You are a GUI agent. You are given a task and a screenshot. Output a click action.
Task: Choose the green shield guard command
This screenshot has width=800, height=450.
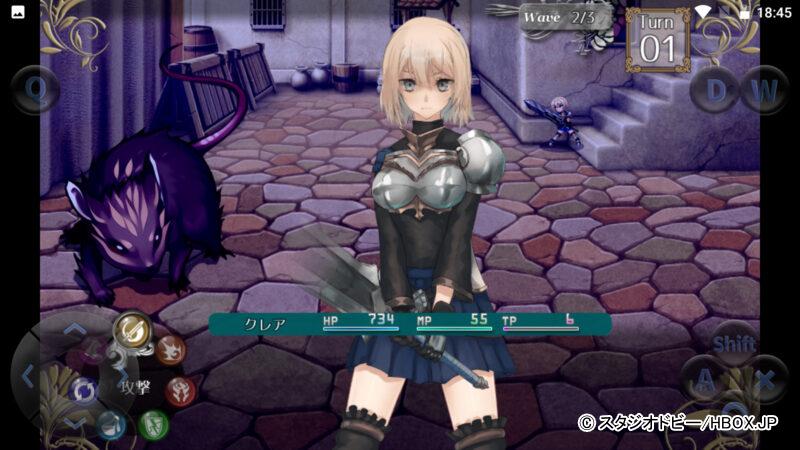[153, 424]
